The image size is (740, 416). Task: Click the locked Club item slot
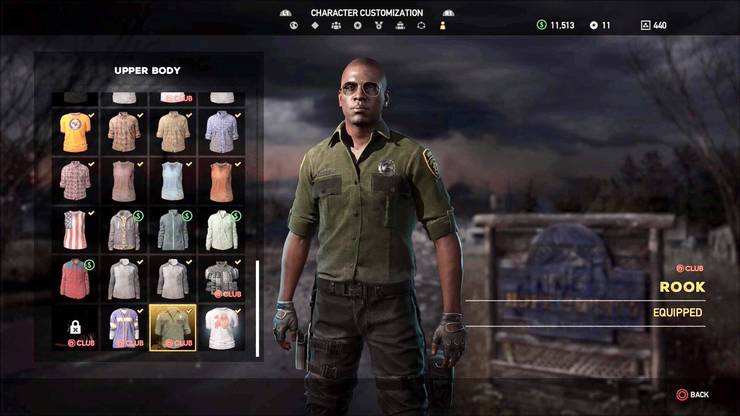pyautogui.click(x=75, y=327)
